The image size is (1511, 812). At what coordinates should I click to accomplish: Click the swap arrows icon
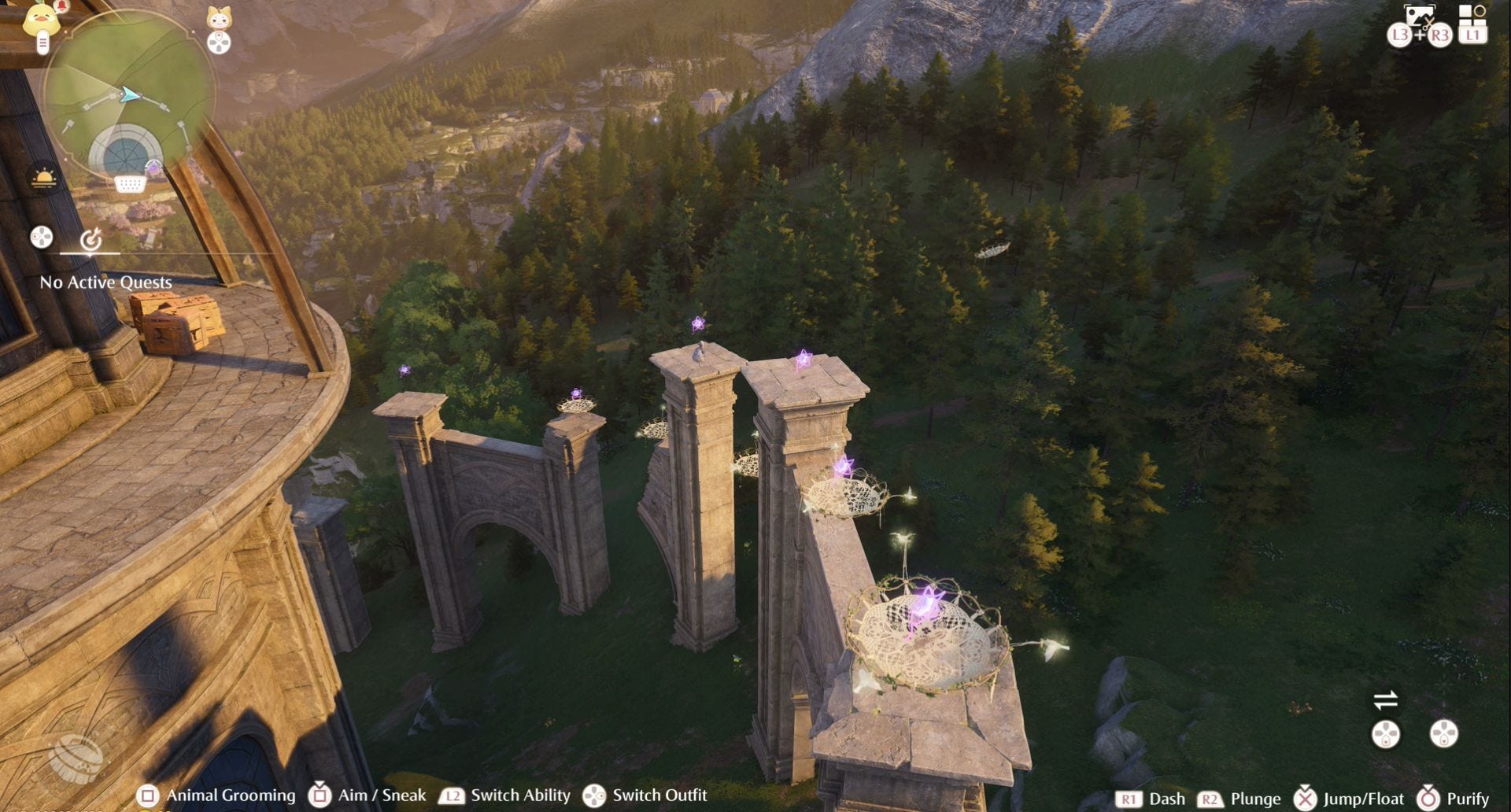tap(1385, 699)
